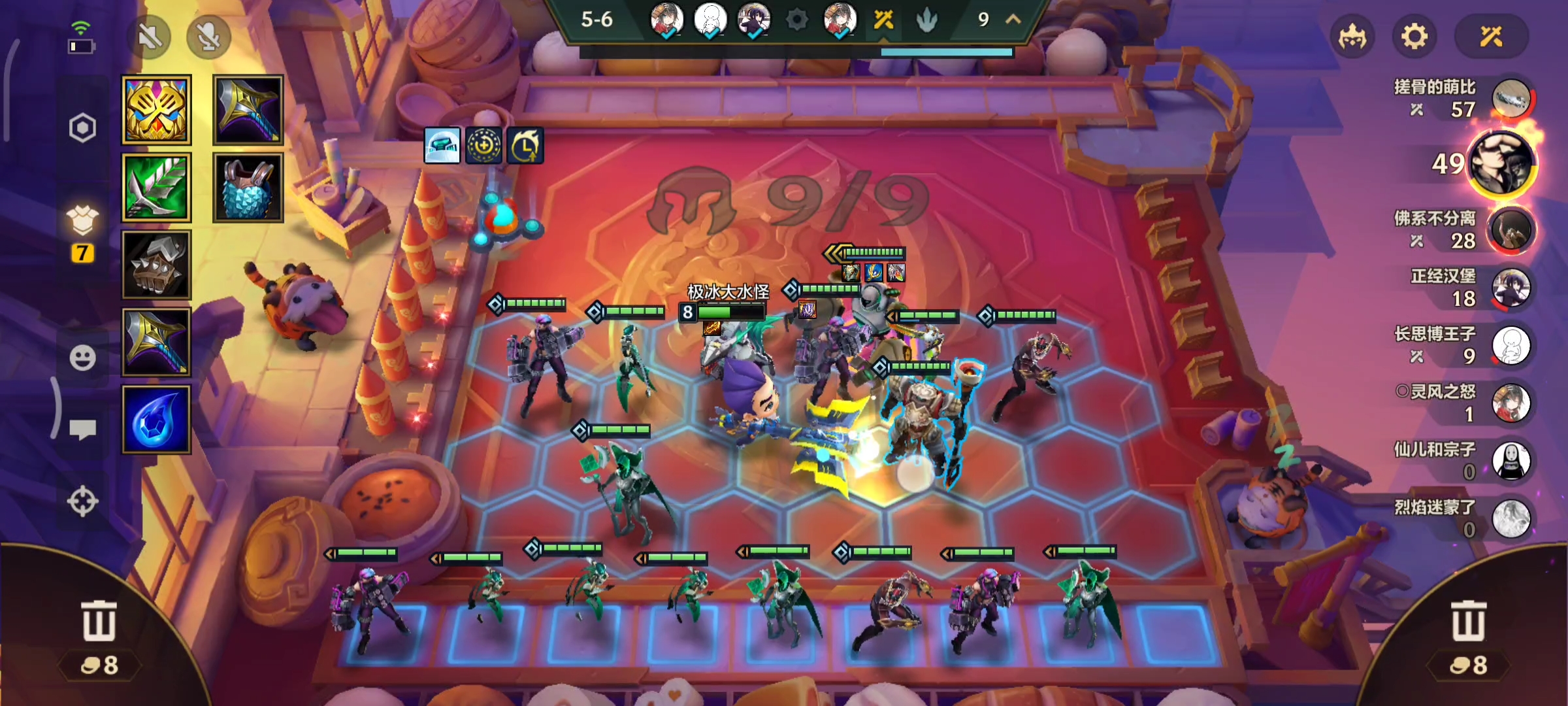
Task: Click the crossed swords battle button
Action: (x=1491, y=37)
